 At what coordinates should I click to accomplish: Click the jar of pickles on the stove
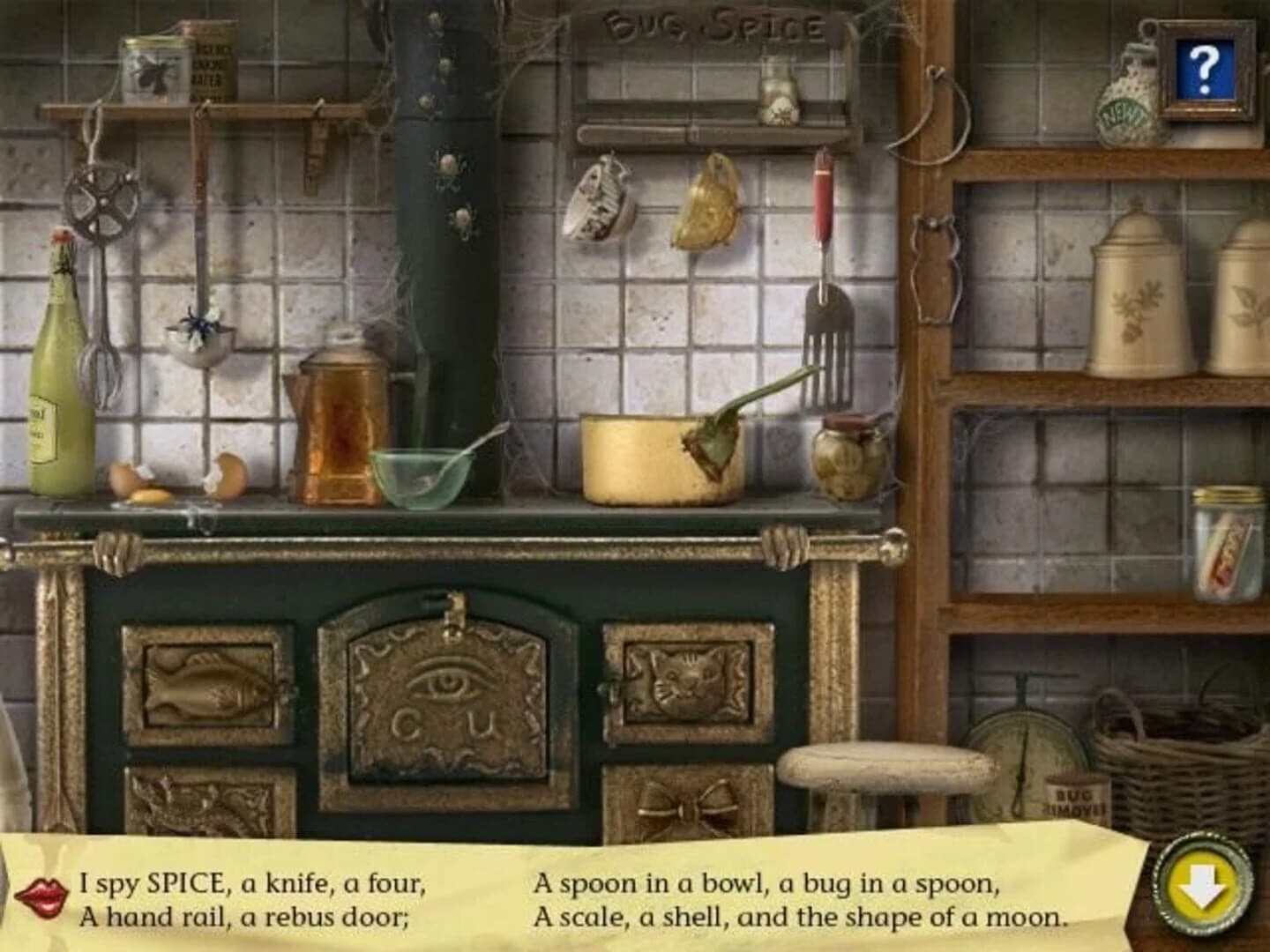pyautogui.click(x=845, y=458)
